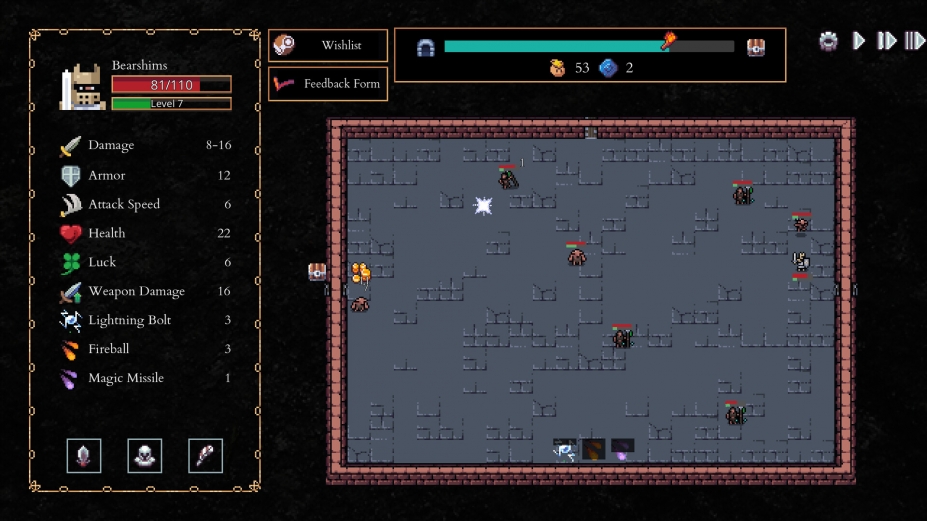Click the dungeon gate icon on progress bar

click(426, 47)
